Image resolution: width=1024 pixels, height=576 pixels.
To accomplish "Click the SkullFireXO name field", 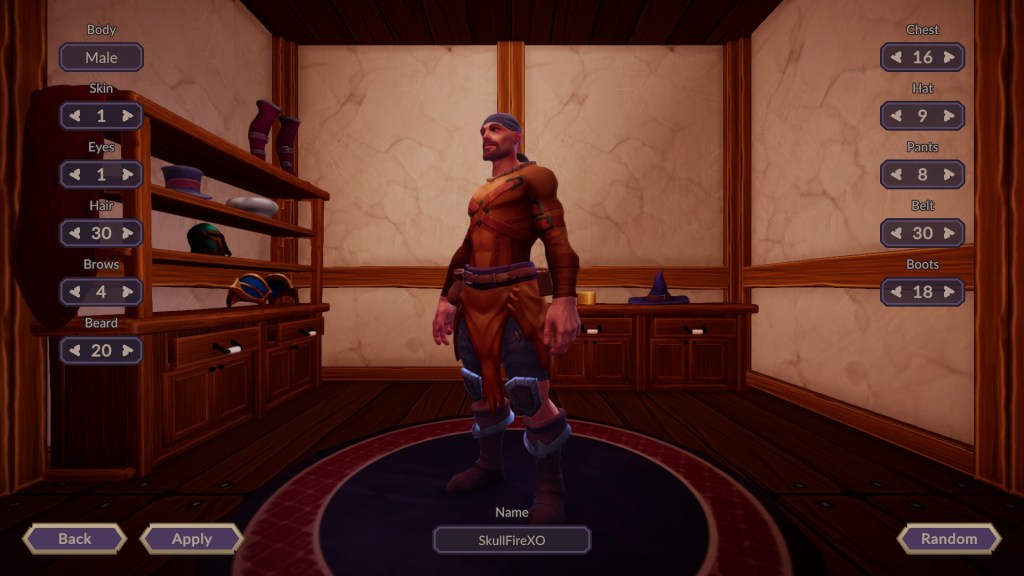I will click(x=512, y=540).
